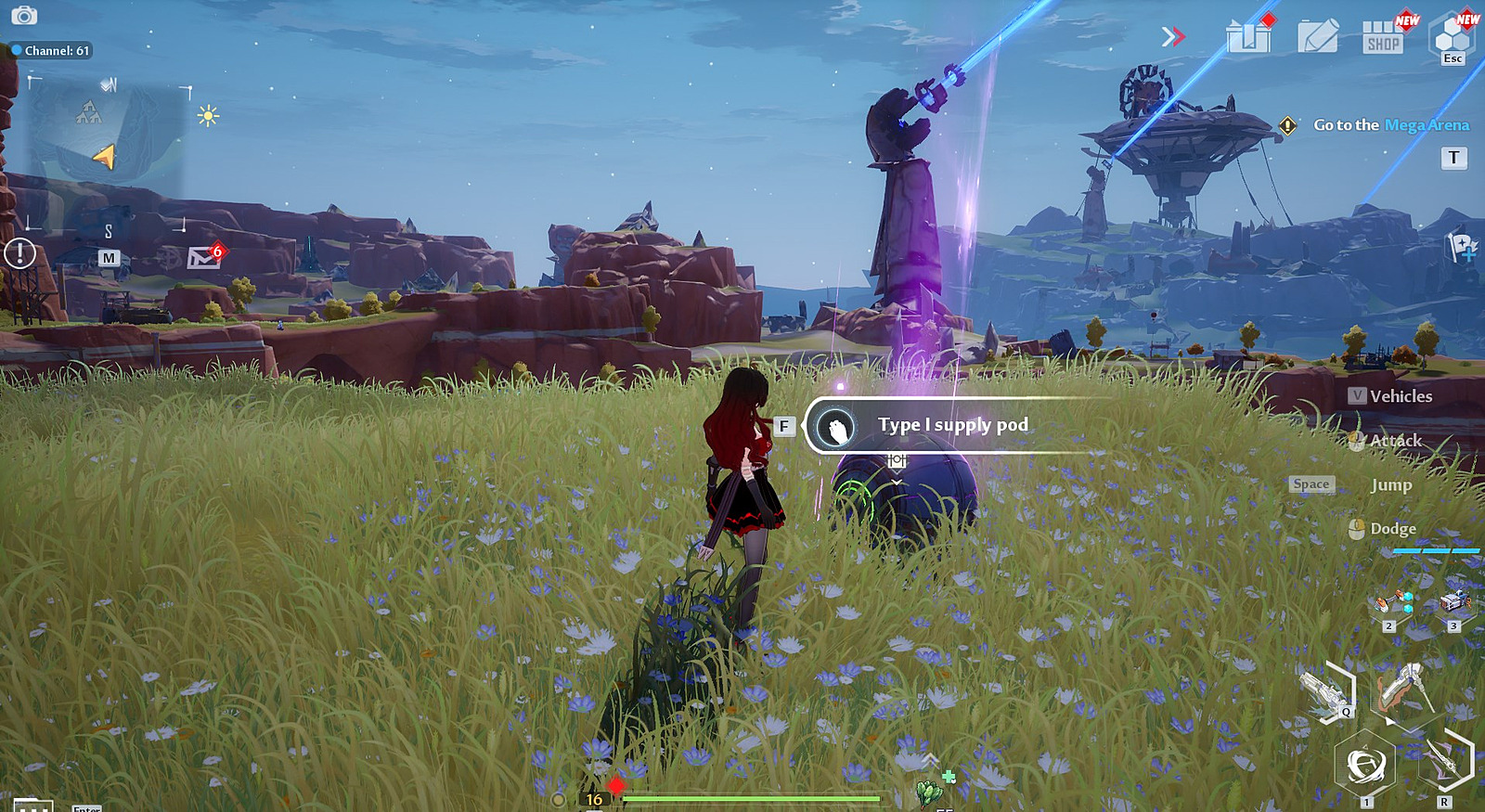Viewport: 1485px width, 812px height.
Task: Pick up the Type I supply pod prompt
Action: (x=951, y=426)
